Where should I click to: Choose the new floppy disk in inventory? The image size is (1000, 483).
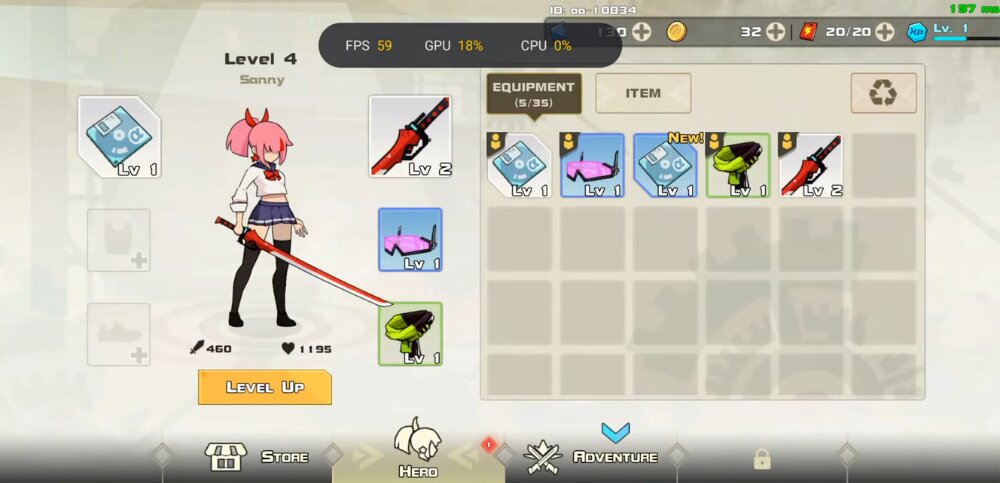click(x=665, y=165)
